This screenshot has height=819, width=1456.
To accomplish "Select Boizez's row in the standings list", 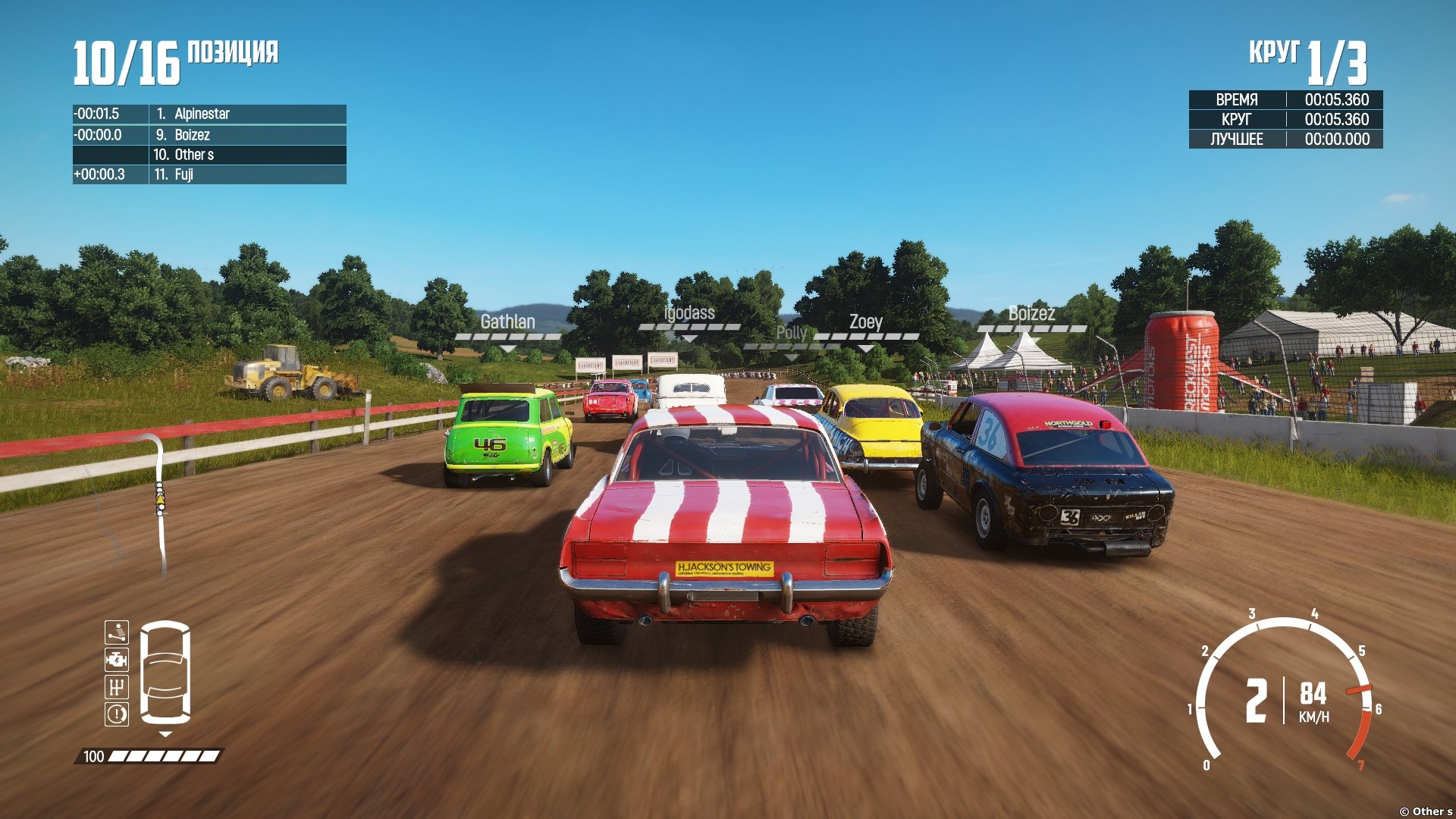I will 209,135.
